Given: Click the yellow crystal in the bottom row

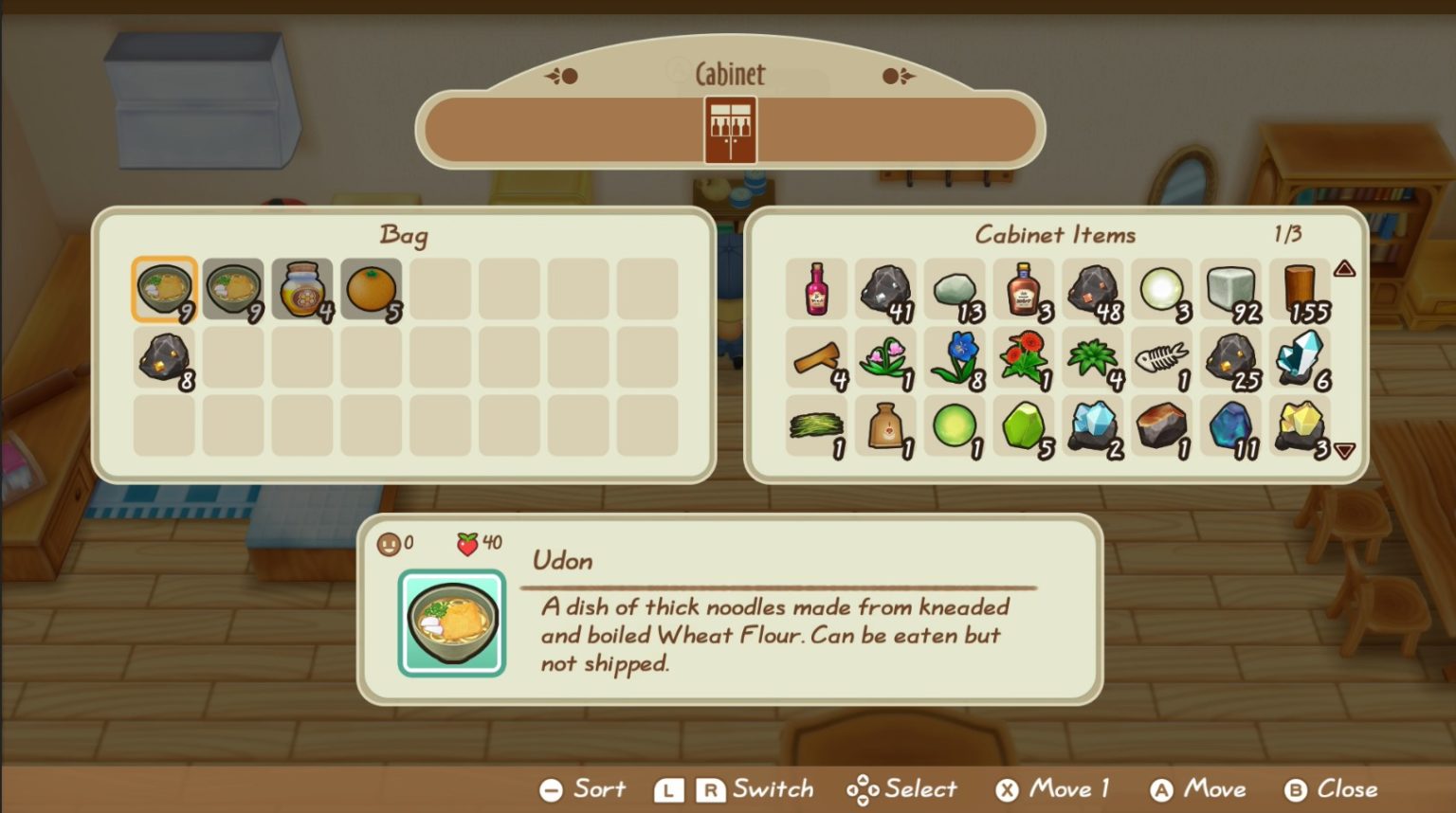Looking at the screenshot, I should 1300,425.
